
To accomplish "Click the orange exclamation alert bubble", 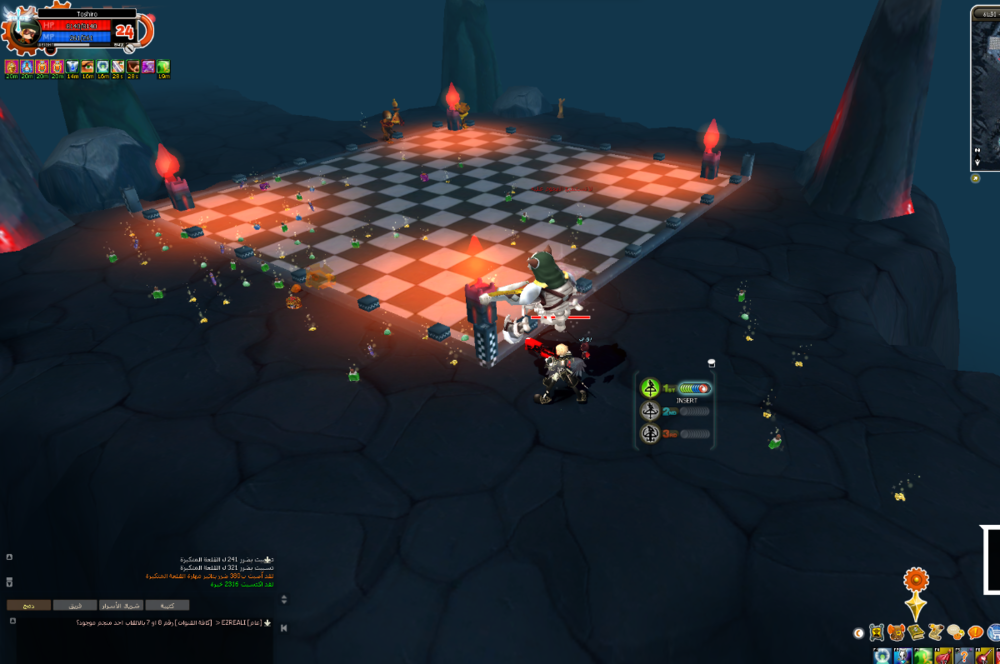I will (x=974, y=632).
